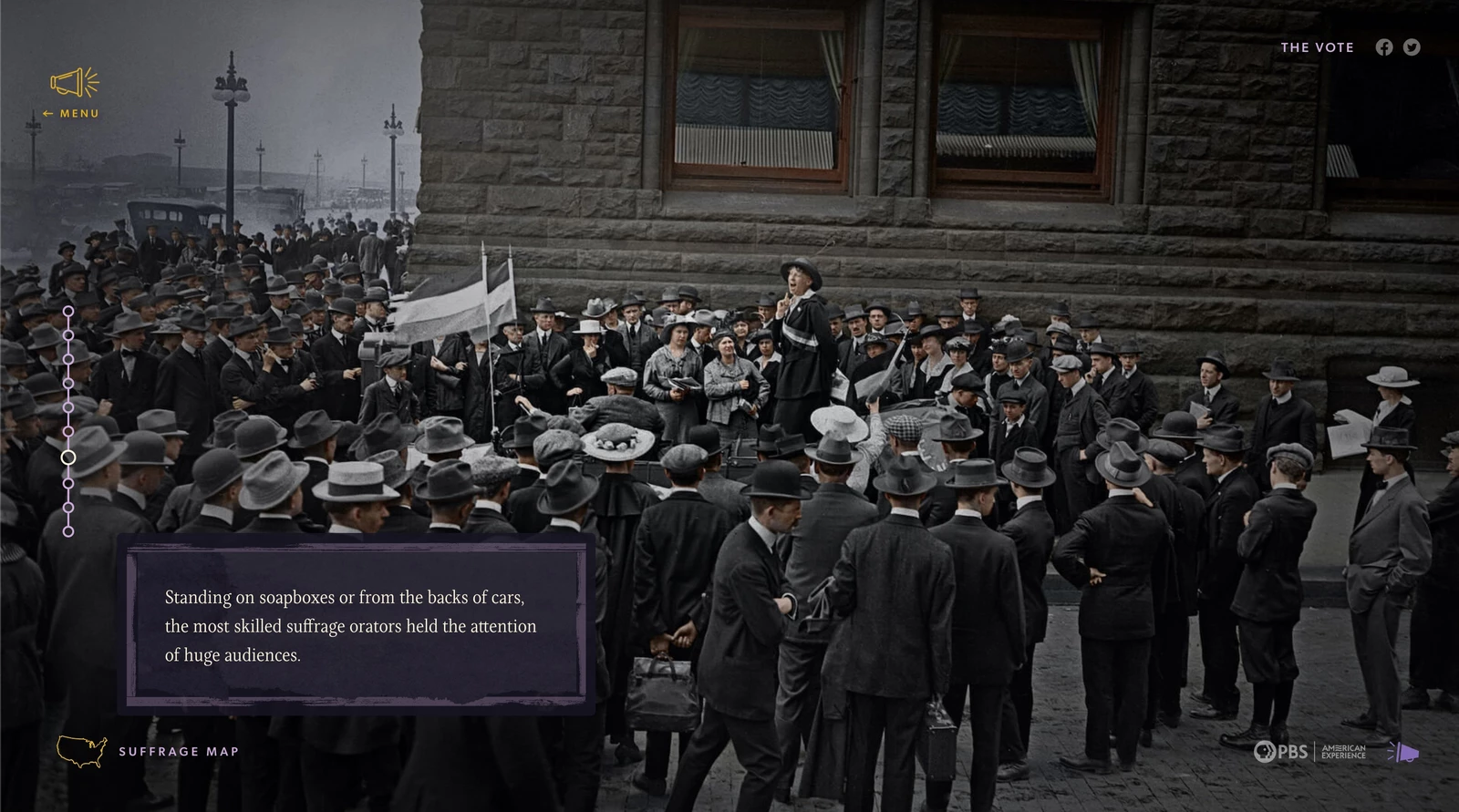The image size is (1459, 812).
Task: Click the MENU text label
Action: 78,113
